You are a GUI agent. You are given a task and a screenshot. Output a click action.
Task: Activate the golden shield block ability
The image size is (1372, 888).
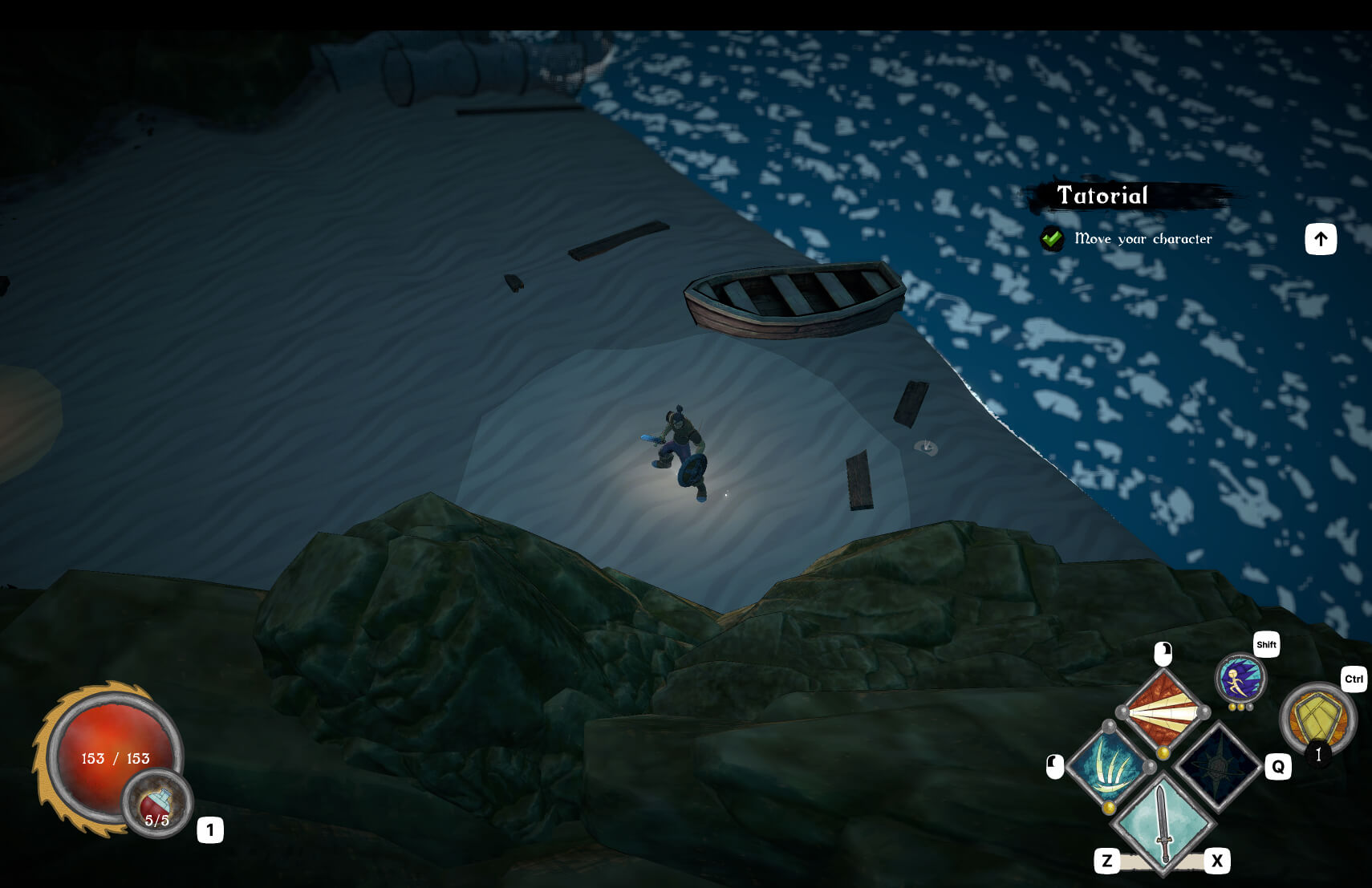coord(1317,718)
